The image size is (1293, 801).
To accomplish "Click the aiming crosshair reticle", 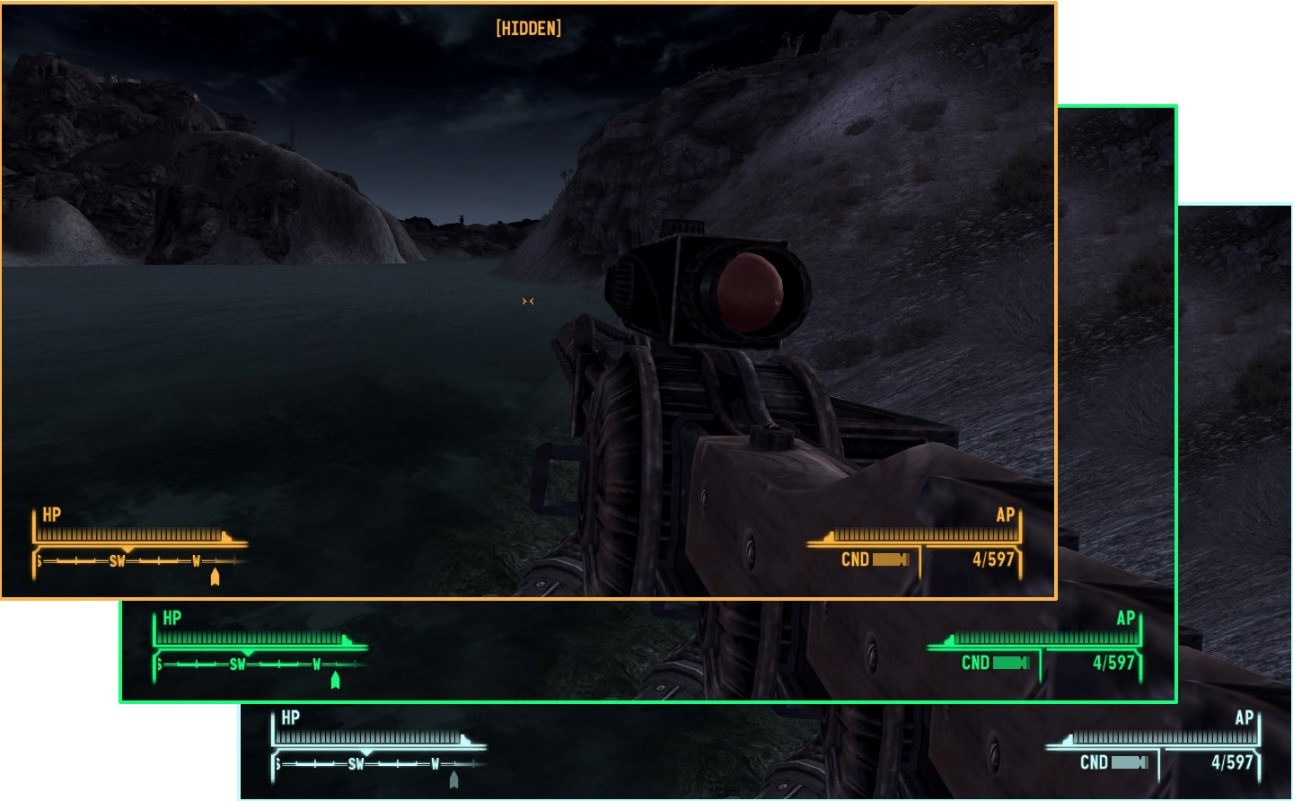I will coord(528,300).
